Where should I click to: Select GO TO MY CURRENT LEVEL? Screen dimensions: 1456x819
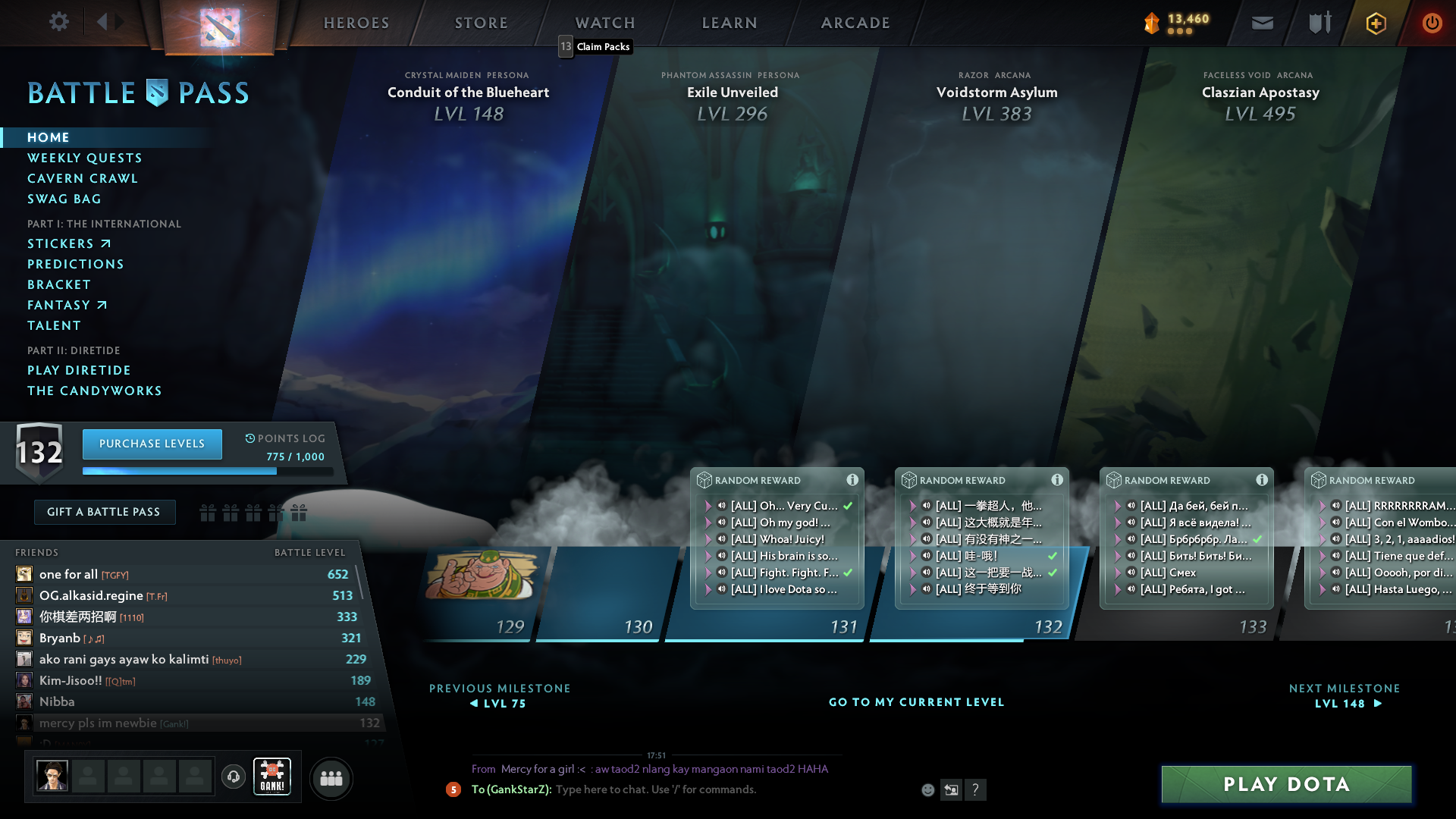[x=916, y=702]
